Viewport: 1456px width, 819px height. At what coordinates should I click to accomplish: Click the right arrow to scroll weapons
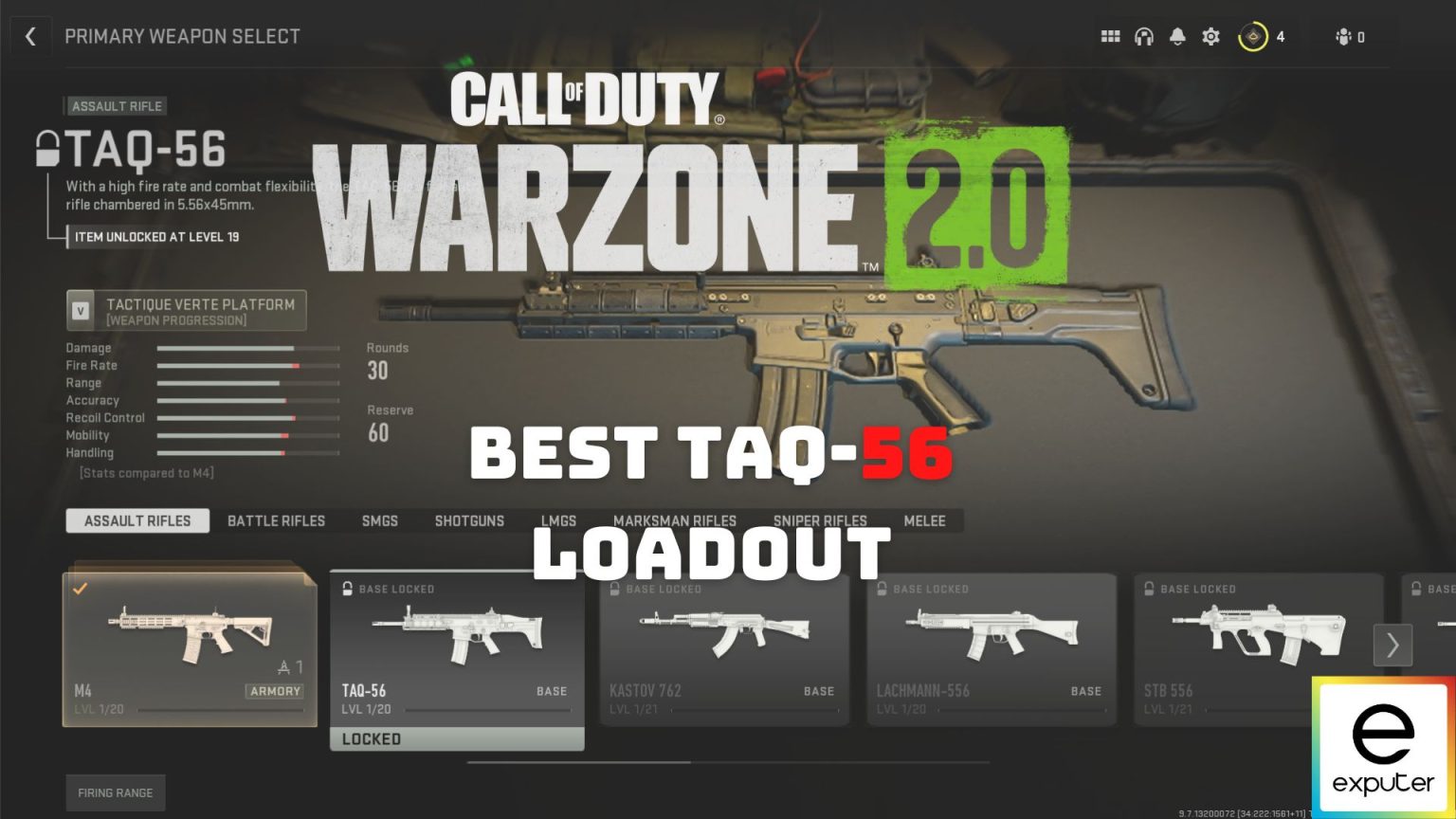pyautogui.click(x=1392, y=645)
